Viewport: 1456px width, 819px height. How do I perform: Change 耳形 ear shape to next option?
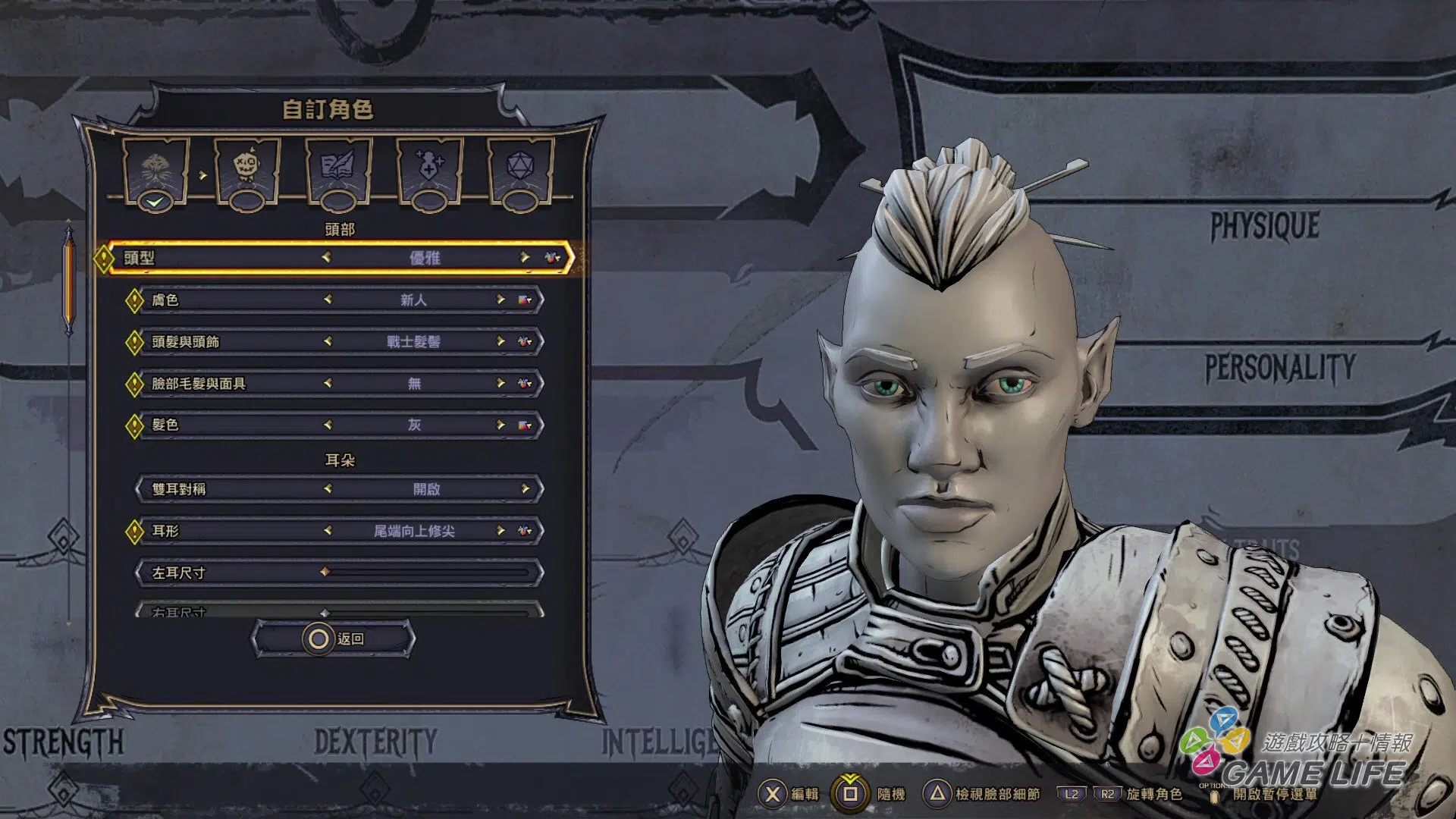(500, 531)
